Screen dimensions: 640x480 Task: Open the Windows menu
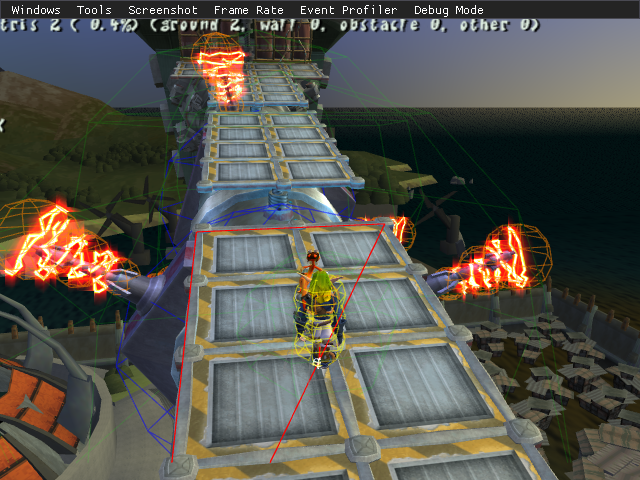[36, 10]
